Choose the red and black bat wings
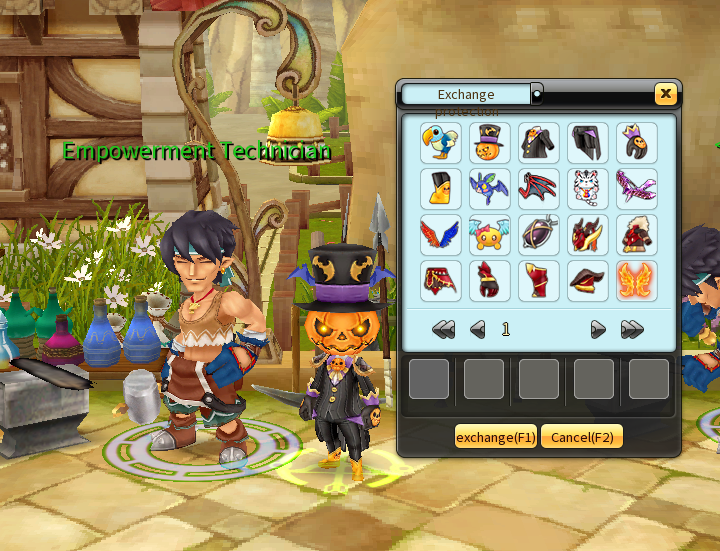720x551 pixels. pyautogui.click(x=539, y=189)
